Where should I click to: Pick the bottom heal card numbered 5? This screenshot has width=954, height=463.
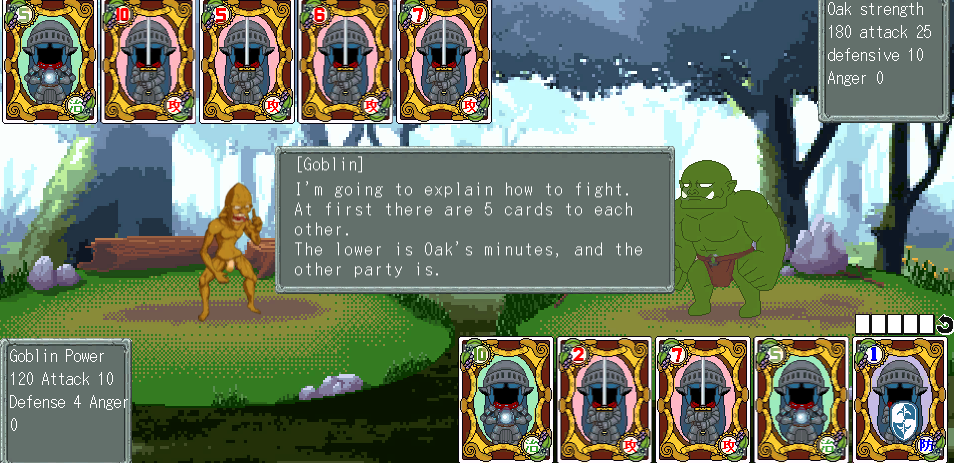(x=800, y=399)
